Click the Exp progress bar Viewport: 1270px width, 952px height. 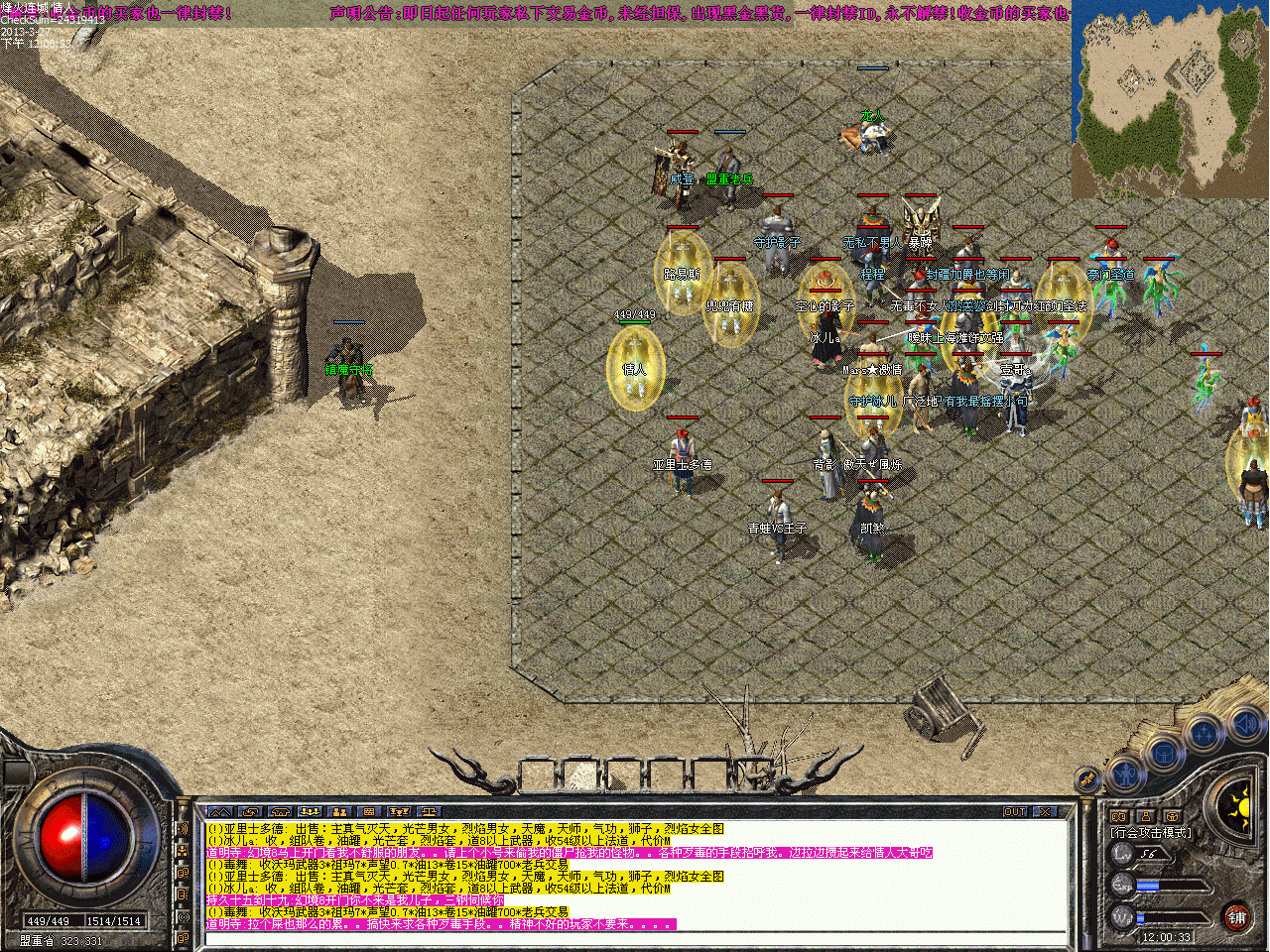tap(1171, 885)
